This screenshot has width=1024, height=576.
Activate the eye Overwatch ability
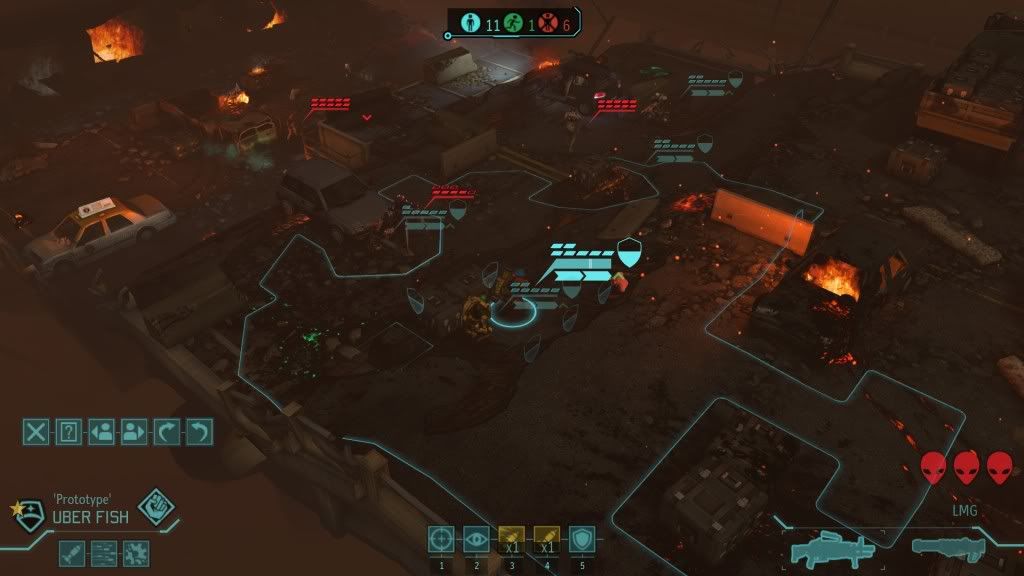point(476,540)
